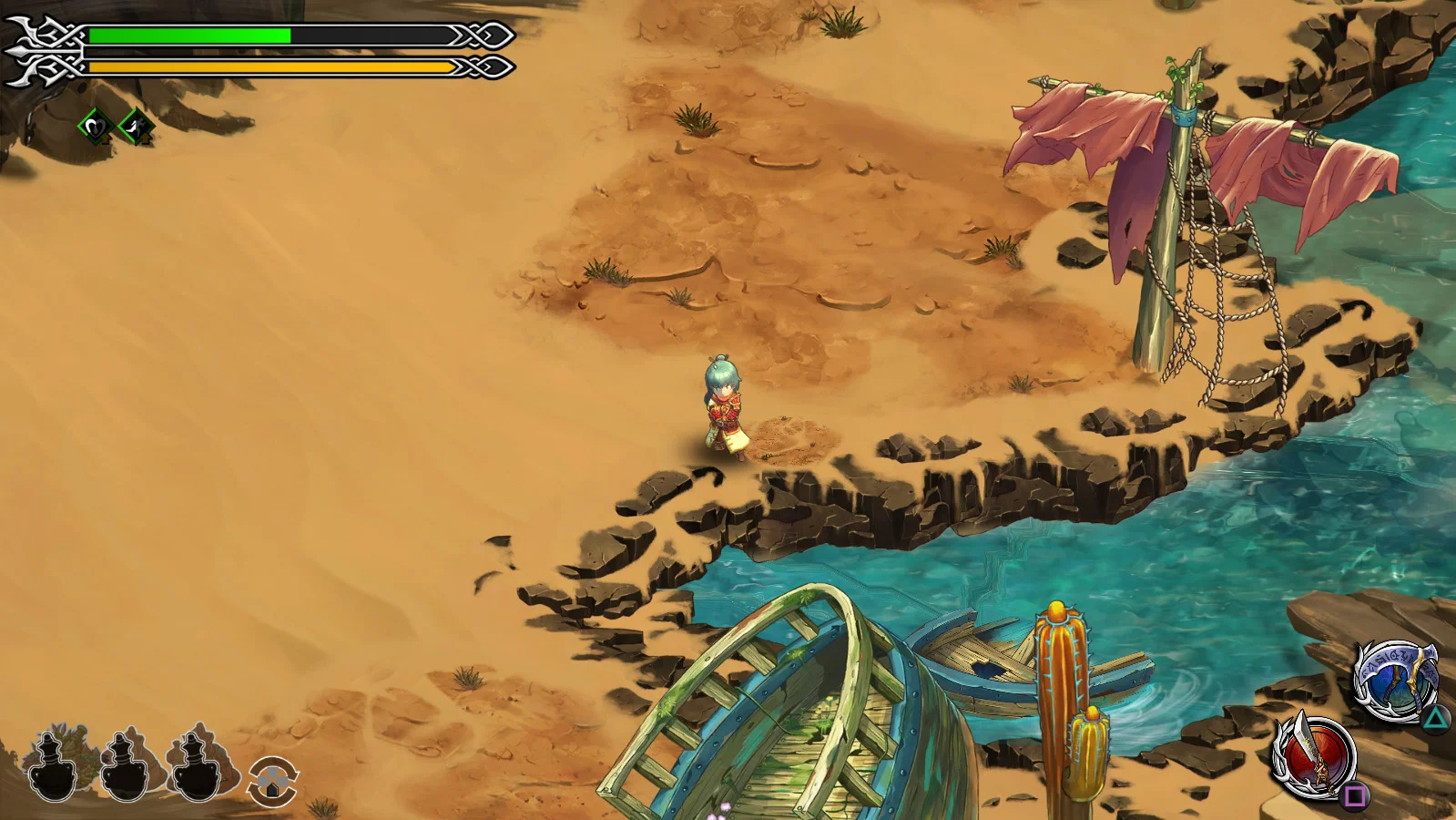
Task: Select the heart regeneration buff icon
Action: [x=95, y=127]
